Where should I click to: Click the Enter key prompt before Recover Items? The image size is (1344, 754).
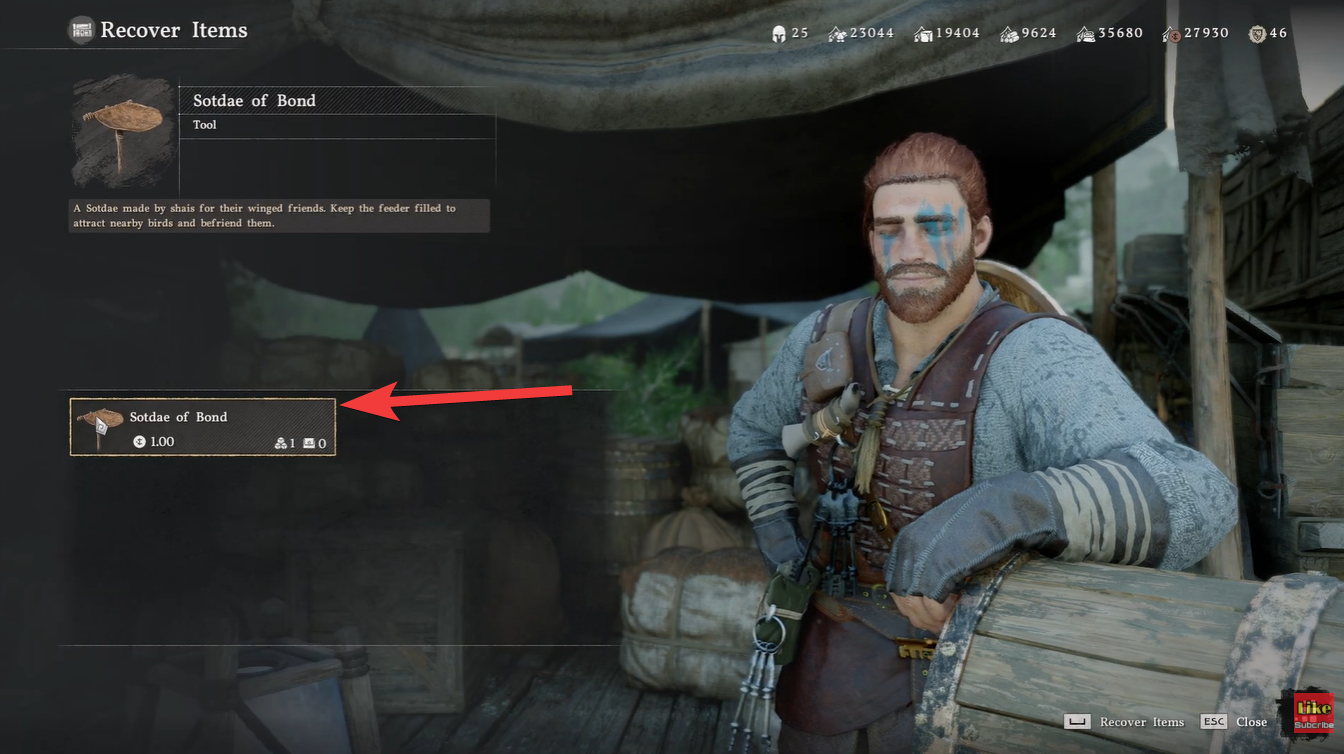(1077, 721)
